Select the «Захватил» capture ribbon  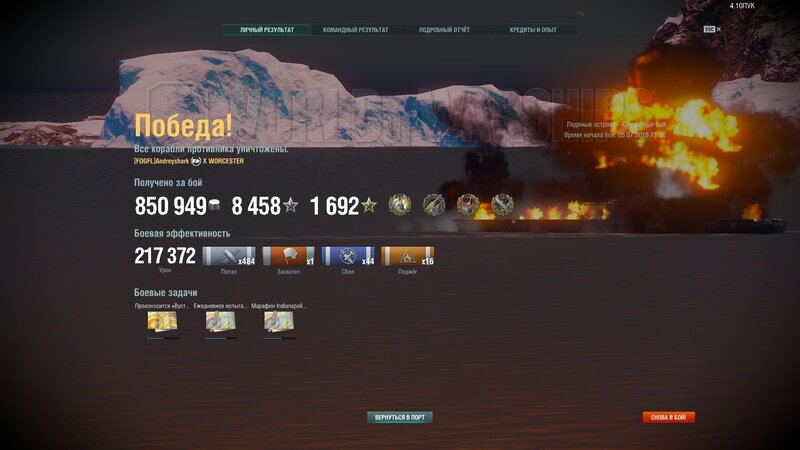point(288,257)
